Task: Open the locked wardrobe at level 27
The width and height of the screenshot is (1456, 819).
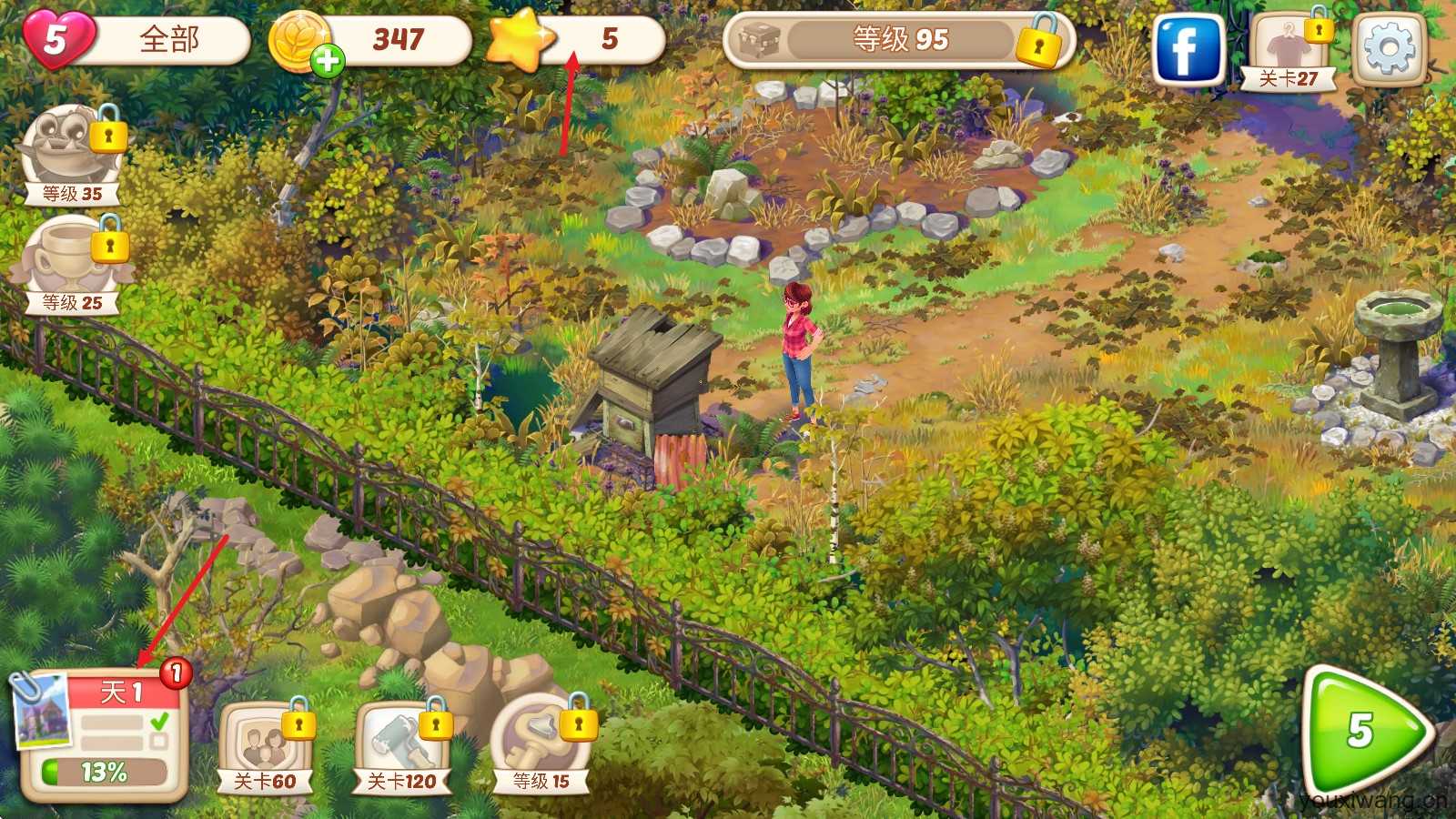Action: pos(1289,50)
